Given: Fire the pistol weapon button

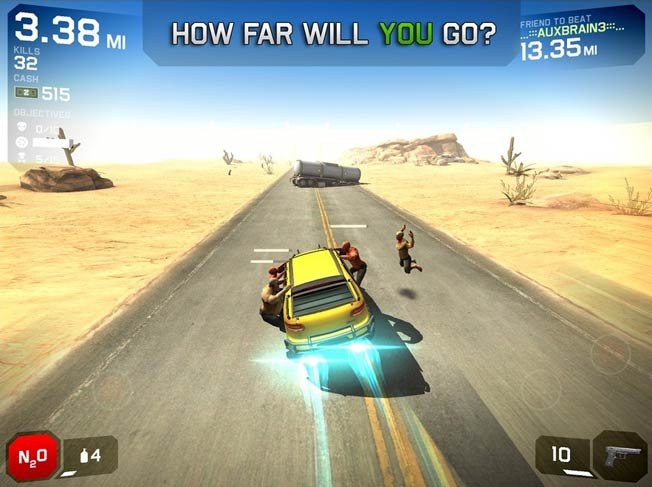Looking at the screenshot, I should [x=620, y=456].
